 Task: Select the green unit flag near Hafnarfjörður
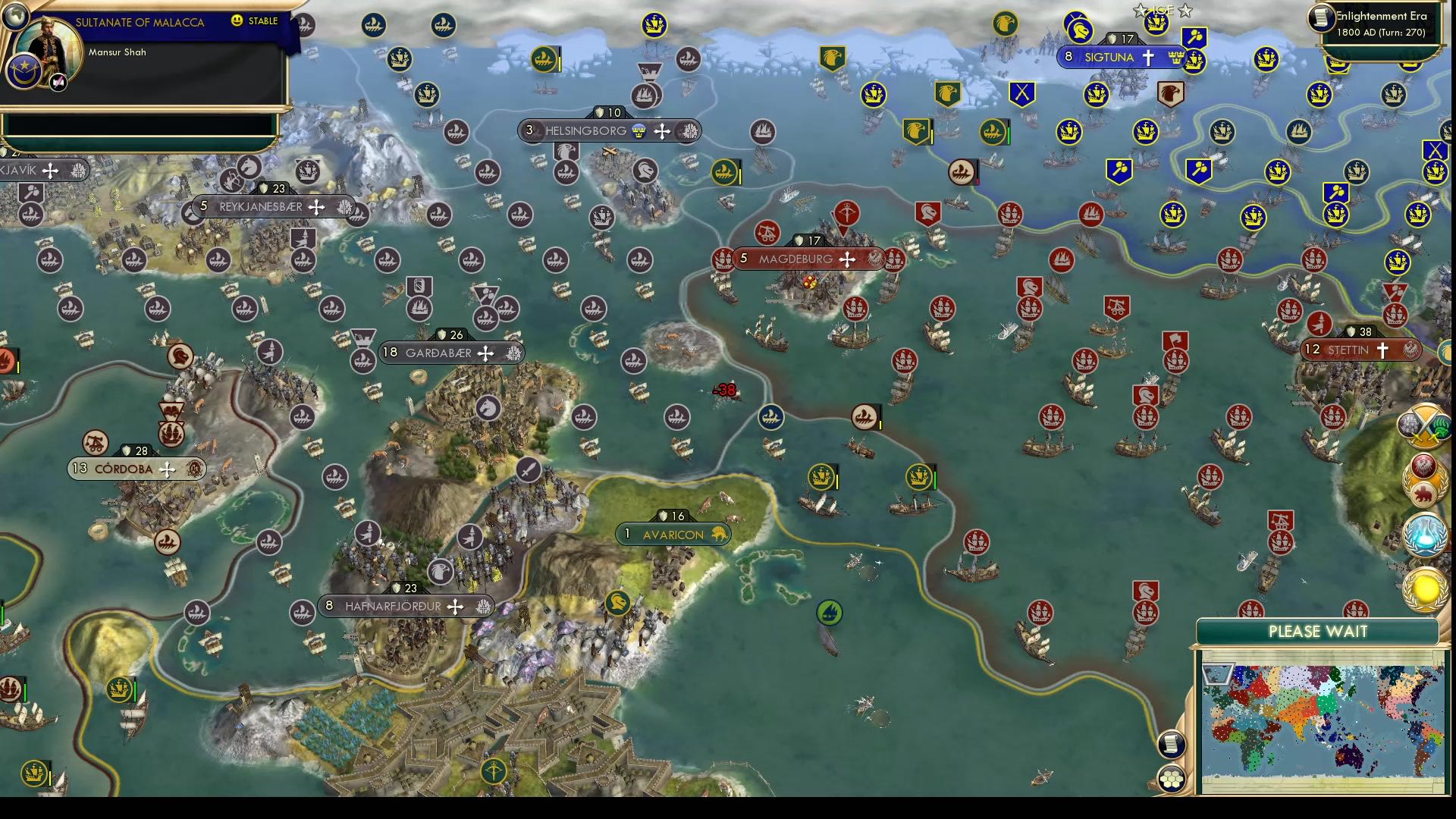coord(617,602)
